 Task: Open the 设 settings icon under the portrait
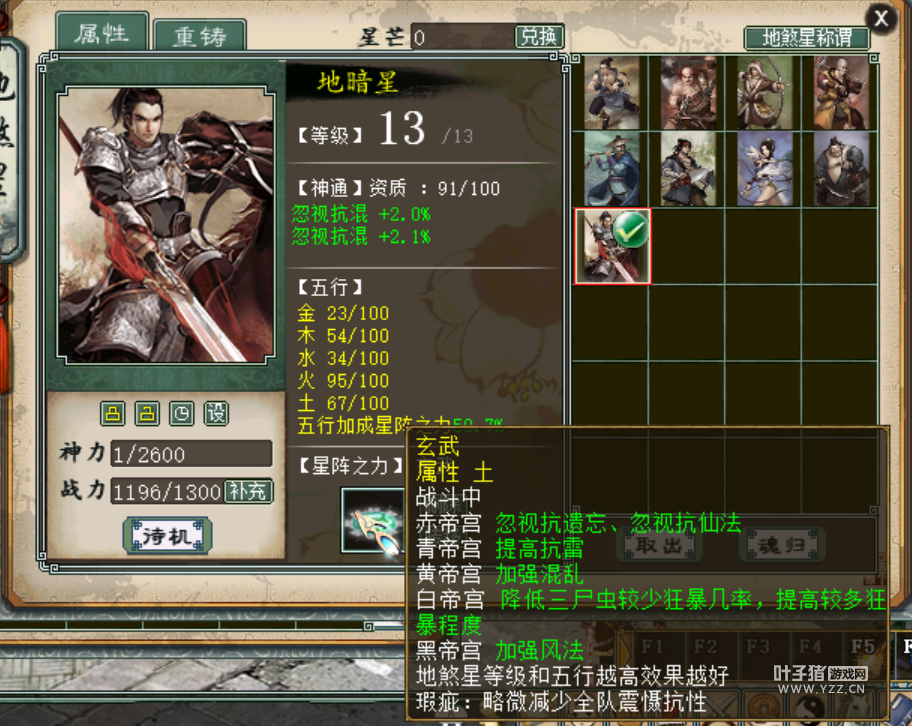coord(216,413)
